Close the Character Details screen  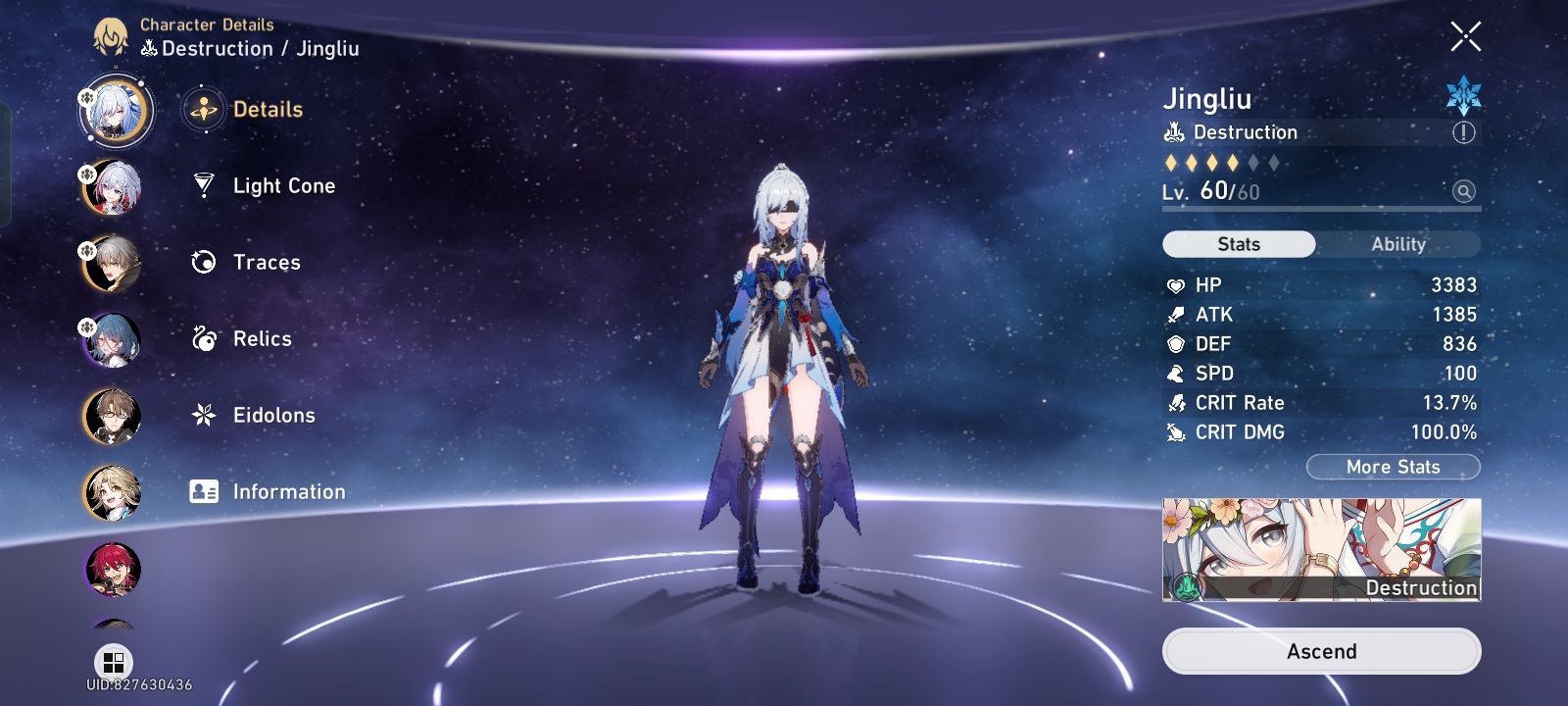(x=1464, y=37)
